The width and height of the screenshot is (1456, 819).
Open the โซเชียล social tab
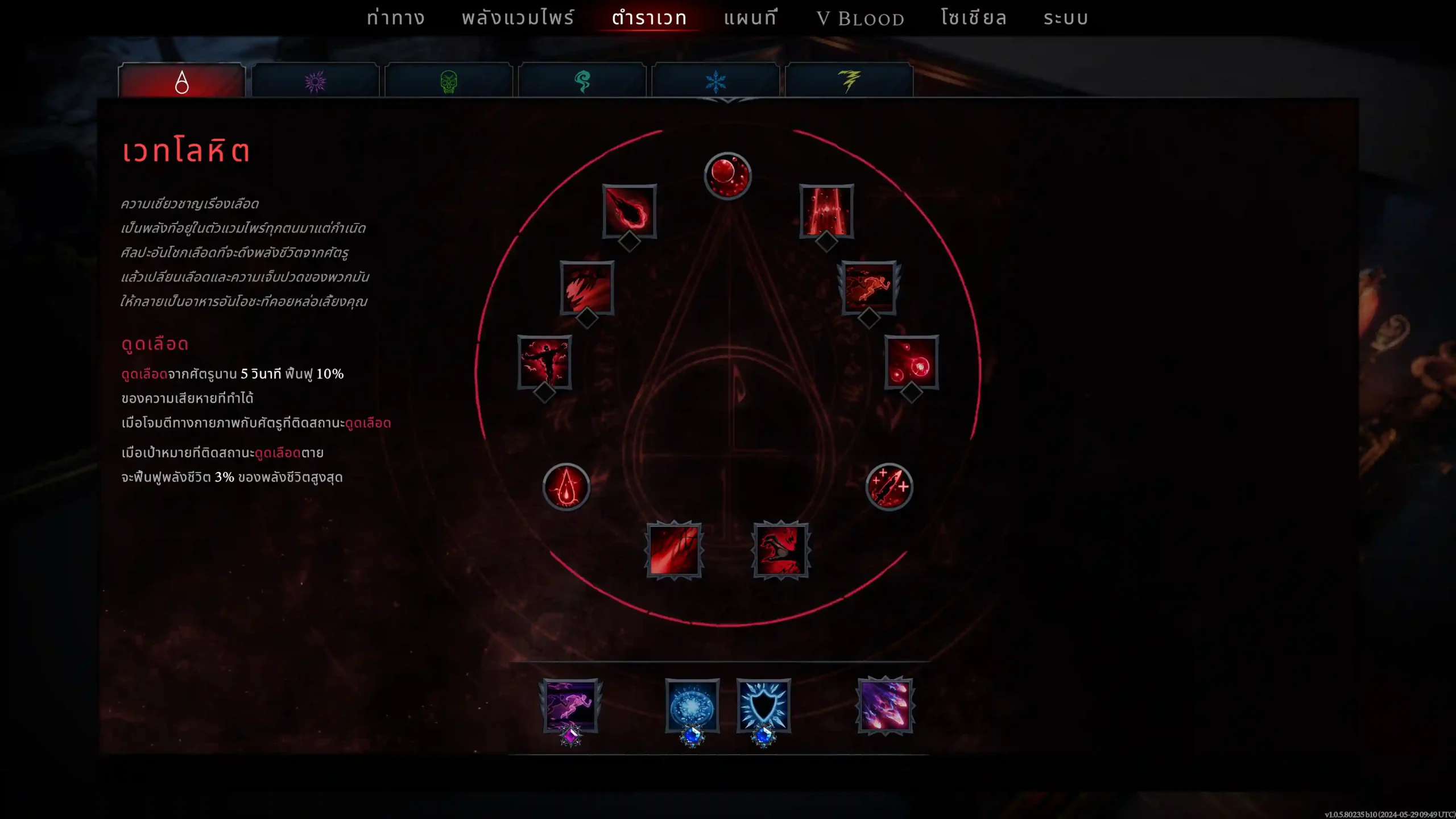coord(974,18)
